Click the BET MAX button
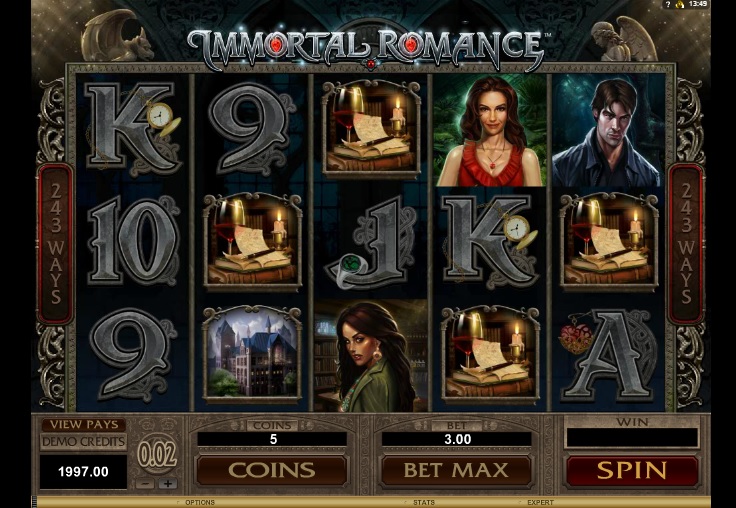The height and width of the screenshot is (508, 736). (456, 470)
